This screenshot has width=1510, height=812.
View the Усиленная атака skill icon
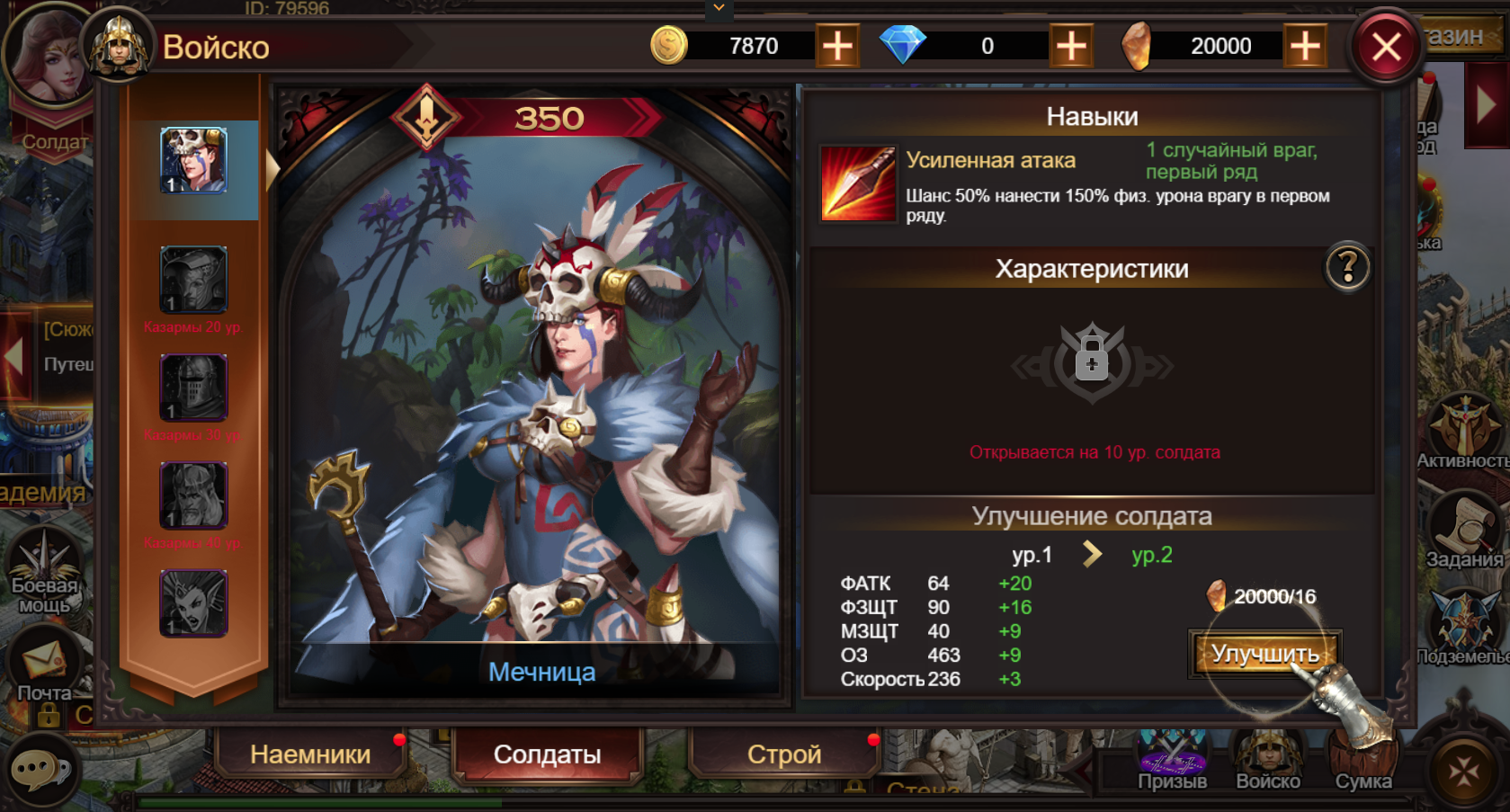(858, 183)
